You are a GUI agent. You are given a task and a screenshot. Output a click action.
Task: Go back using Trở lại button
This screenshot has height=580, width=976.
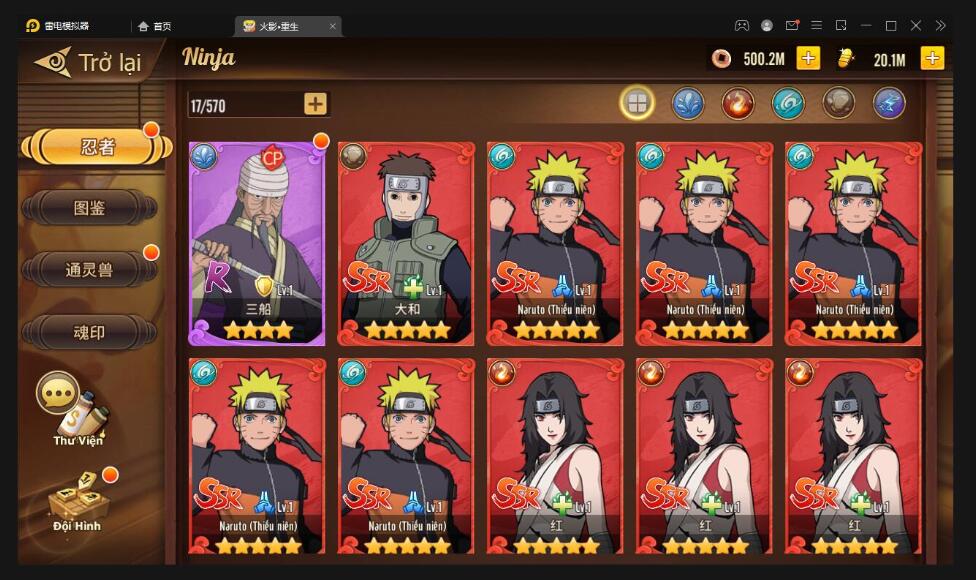tap(90, 62)
